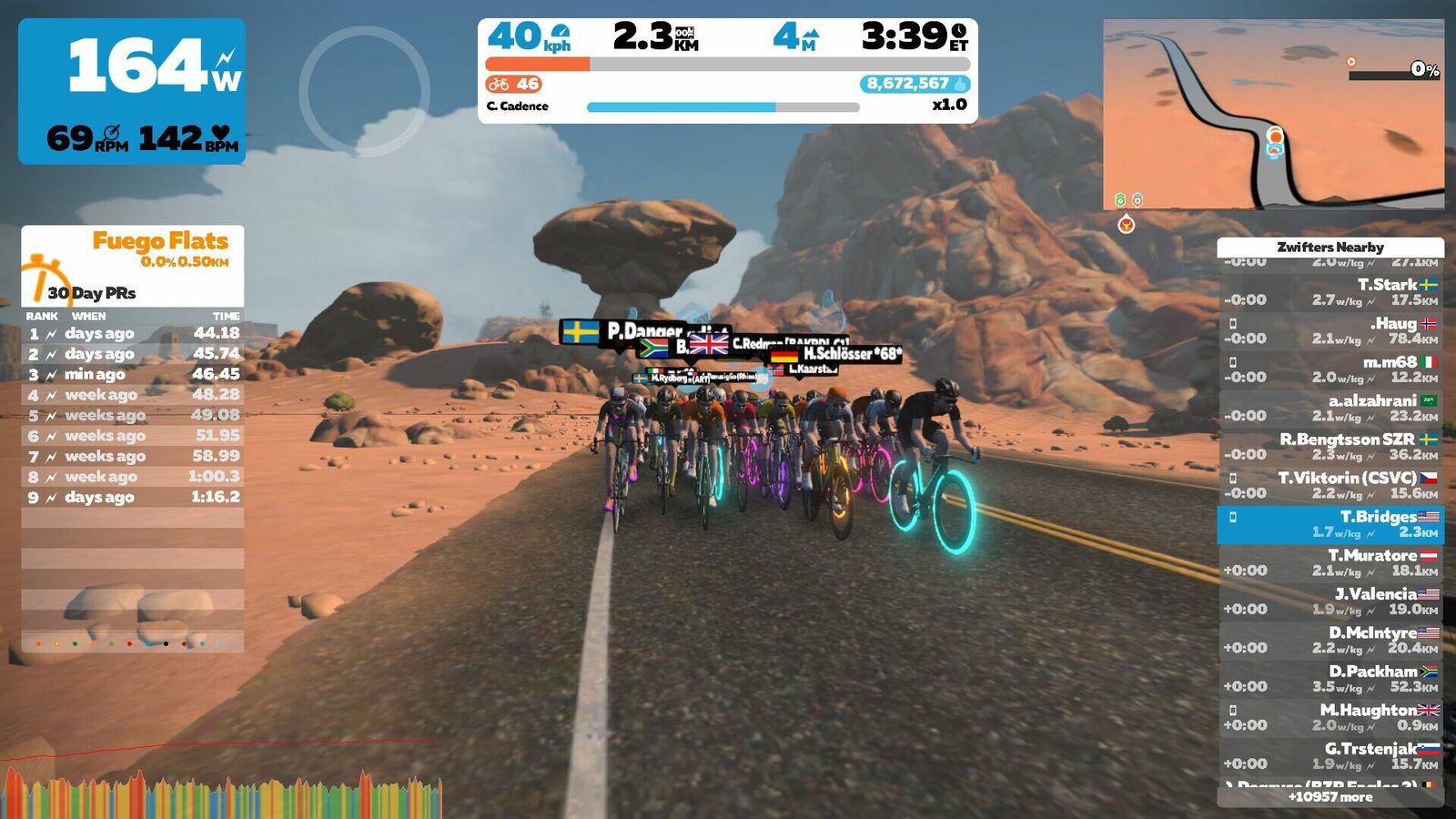
Task: Open the minimap in the corner
Action: [x=1273, y=115]
